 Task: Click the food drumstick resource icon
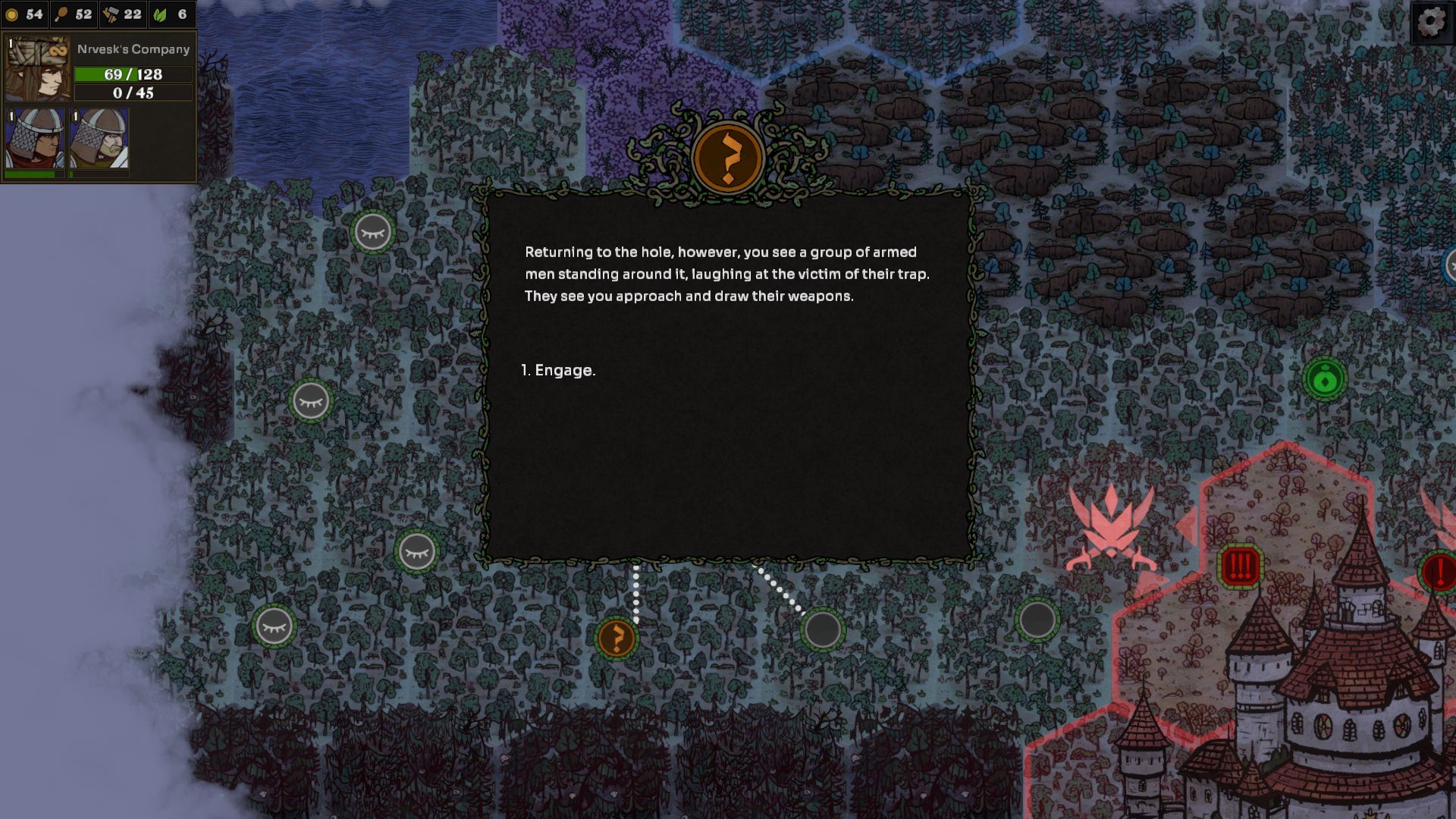pos(62,14)
